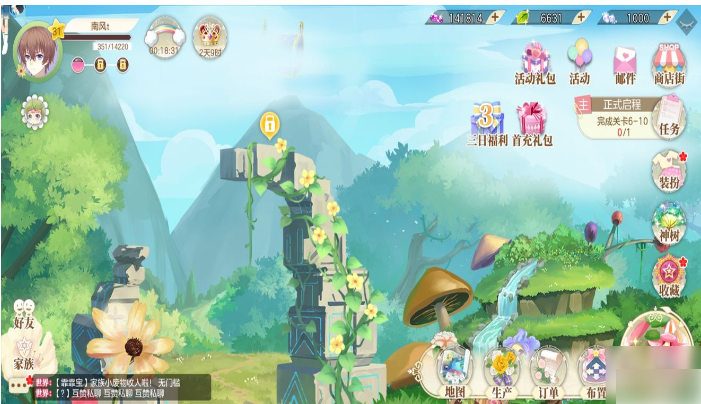
Task: Add more purple gems with plus button
Action: 495,18
